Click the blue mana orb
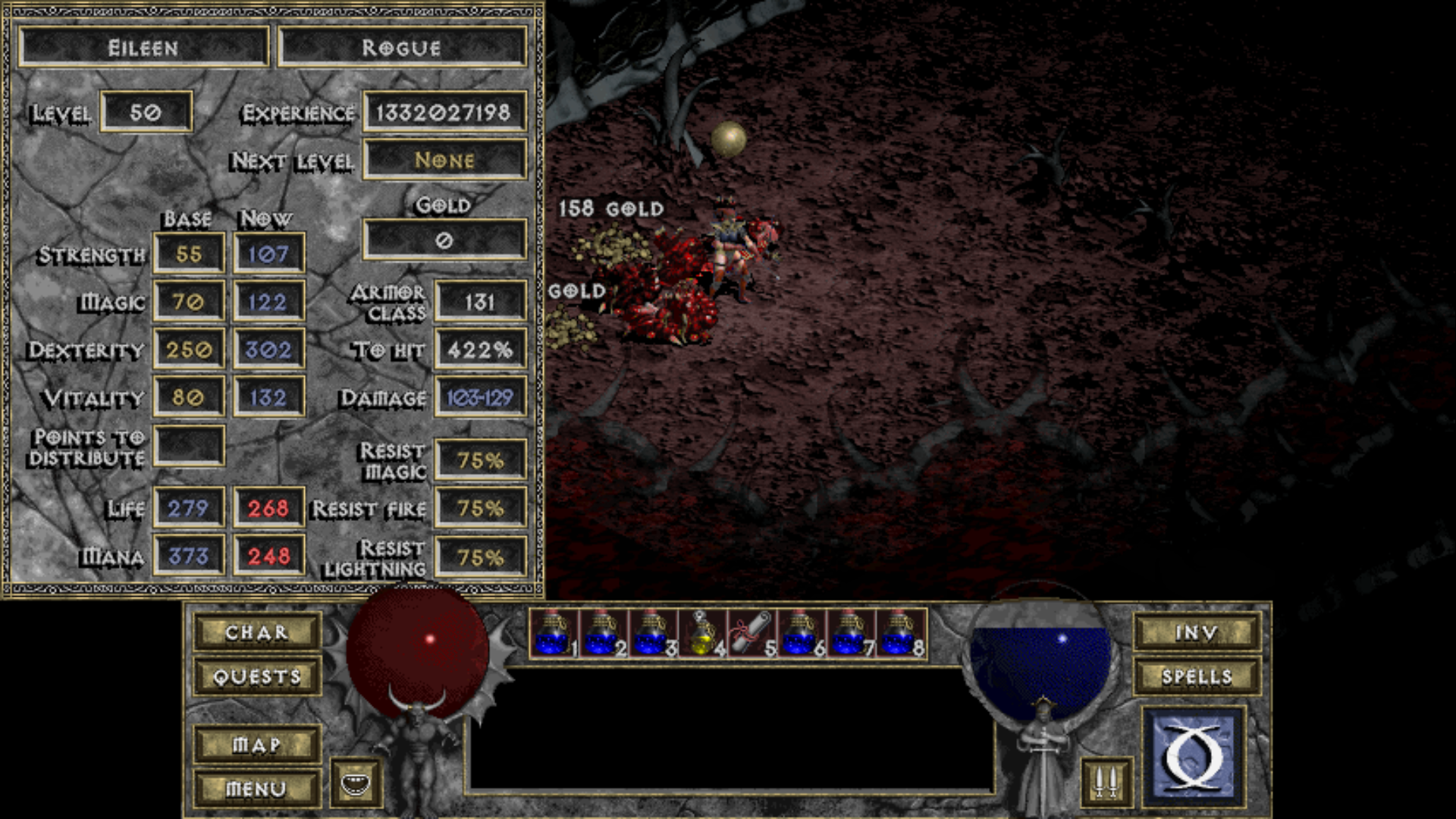 [1040, 658]
